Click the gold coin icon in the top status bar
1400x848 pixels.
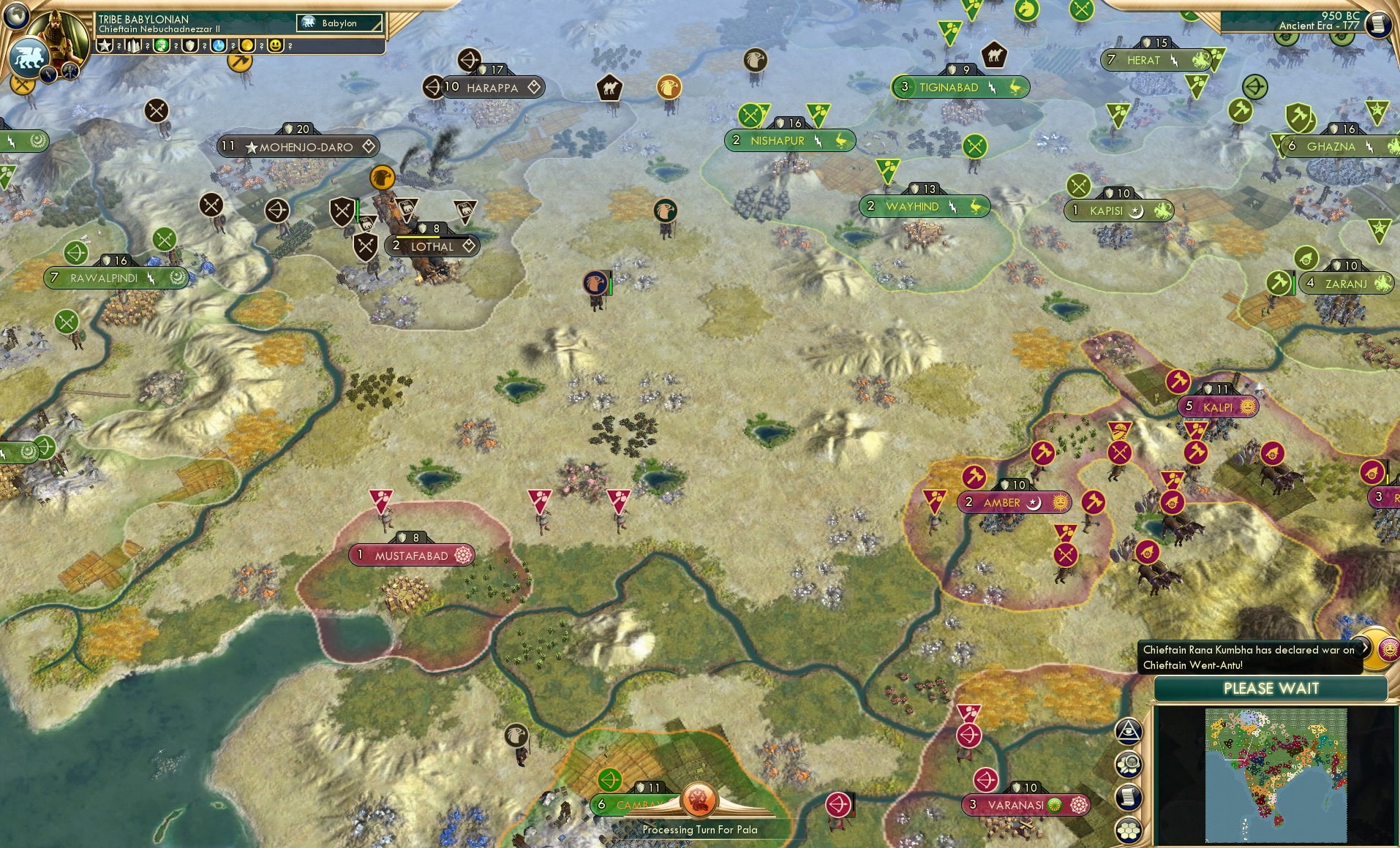(x=246, y=45)
